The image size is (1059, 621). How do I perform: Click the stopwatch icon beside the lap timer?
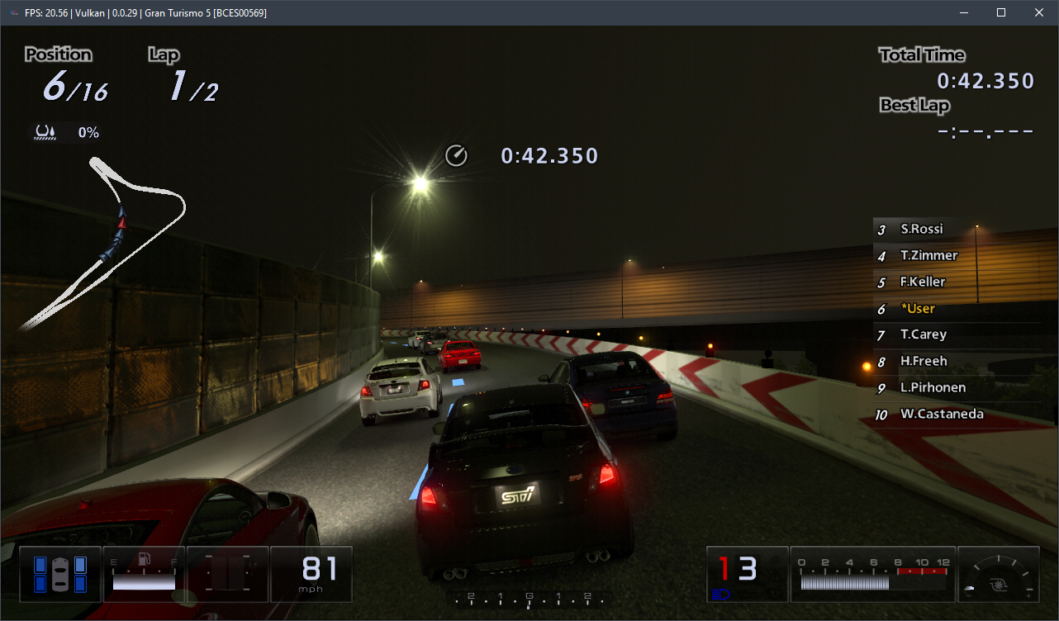point(456,155)
